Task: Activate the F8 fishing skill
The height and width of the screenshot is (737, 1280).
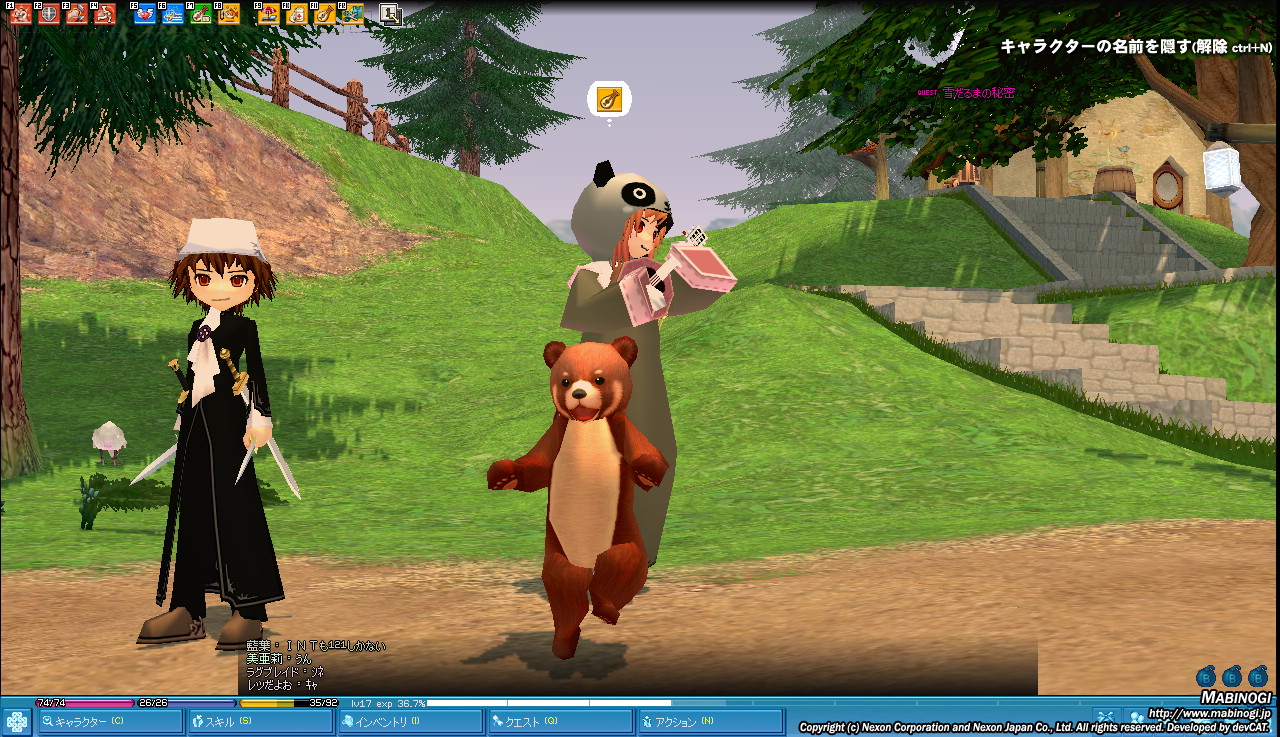Action: pyautogui.click(x=229, y=14)
